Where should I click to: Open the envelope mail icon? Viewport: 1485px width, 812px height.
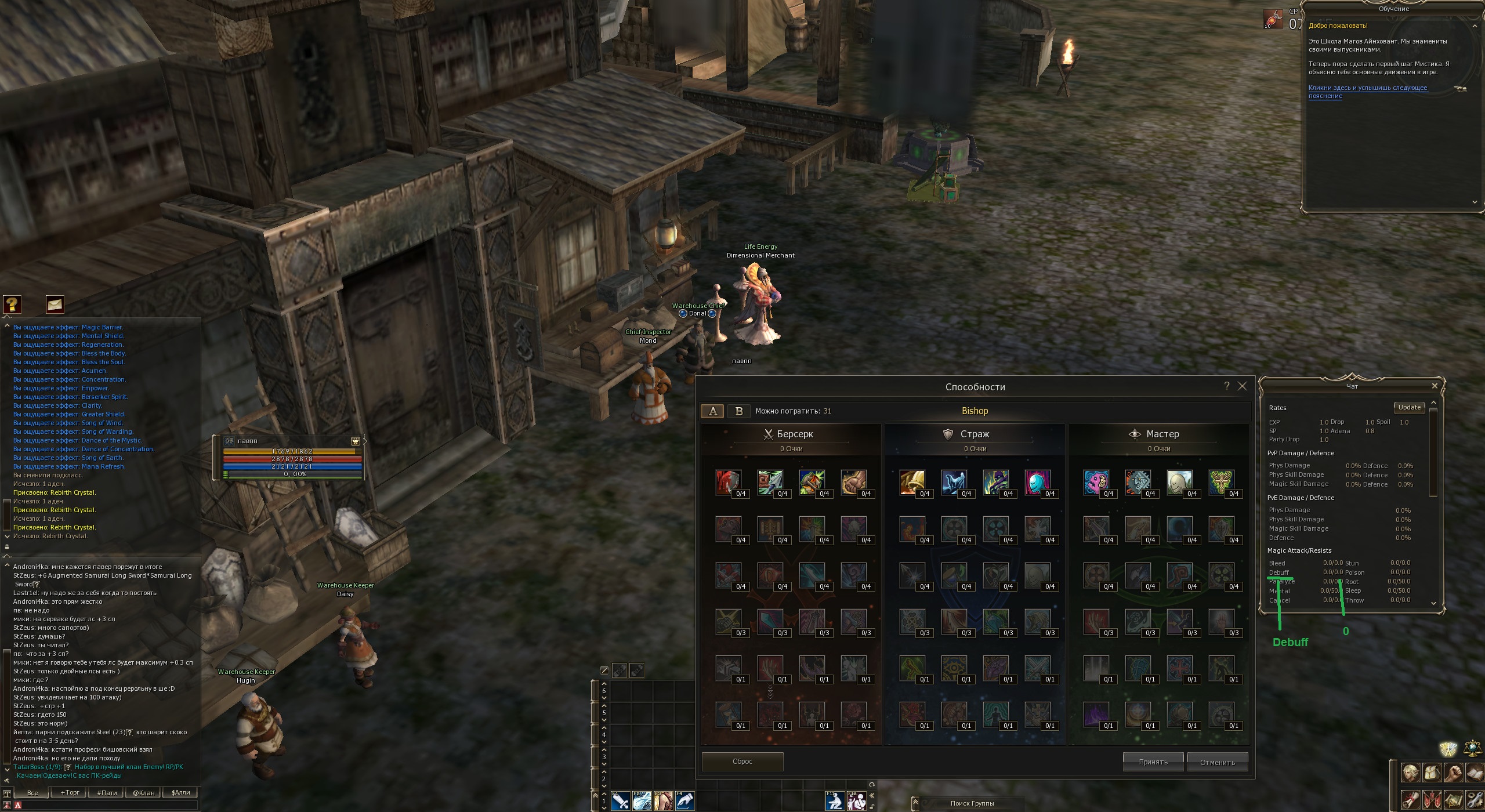tap(55, 304)
